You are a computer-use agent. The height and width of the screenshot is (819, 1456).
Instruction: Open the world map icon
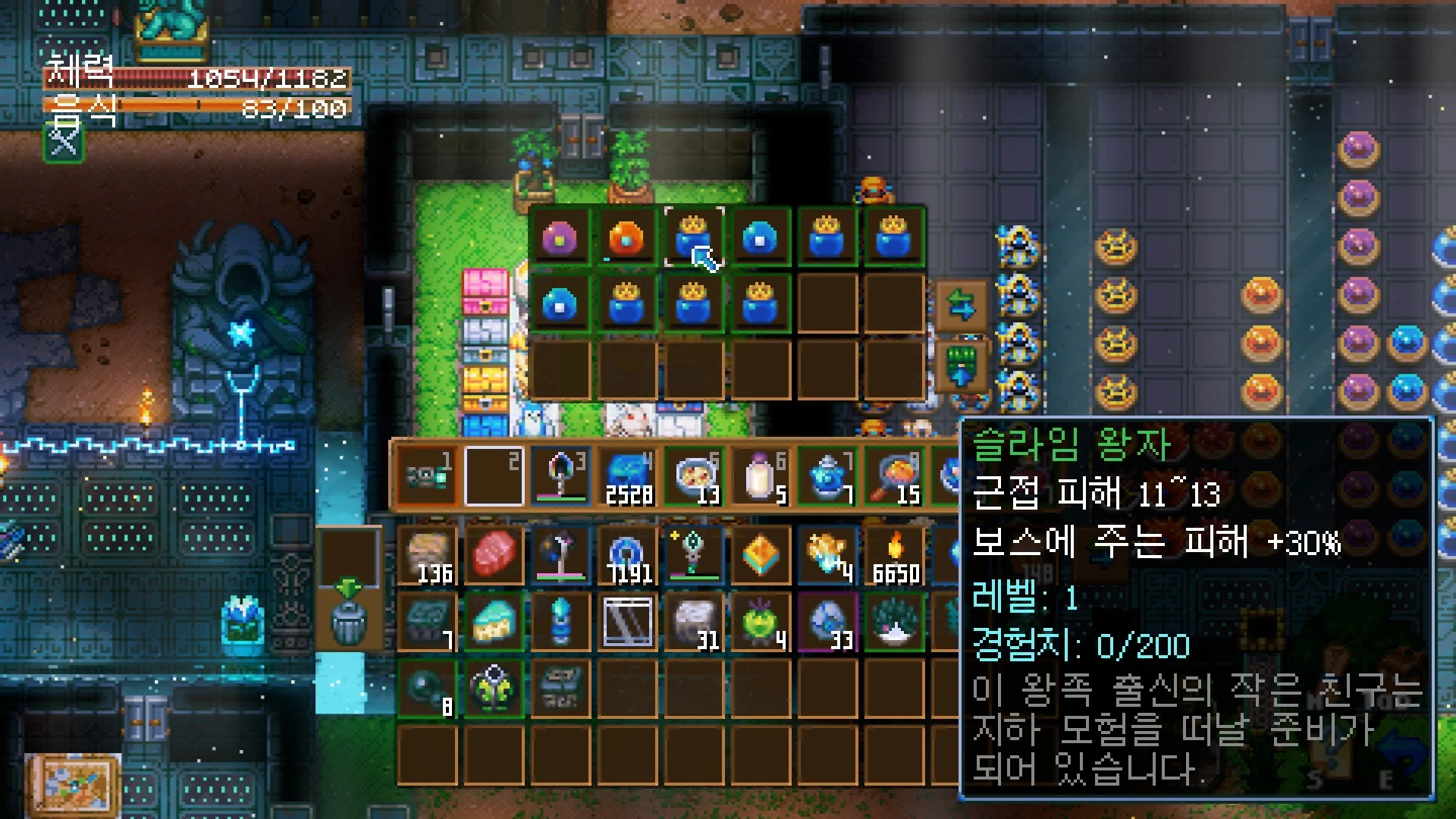72,783
